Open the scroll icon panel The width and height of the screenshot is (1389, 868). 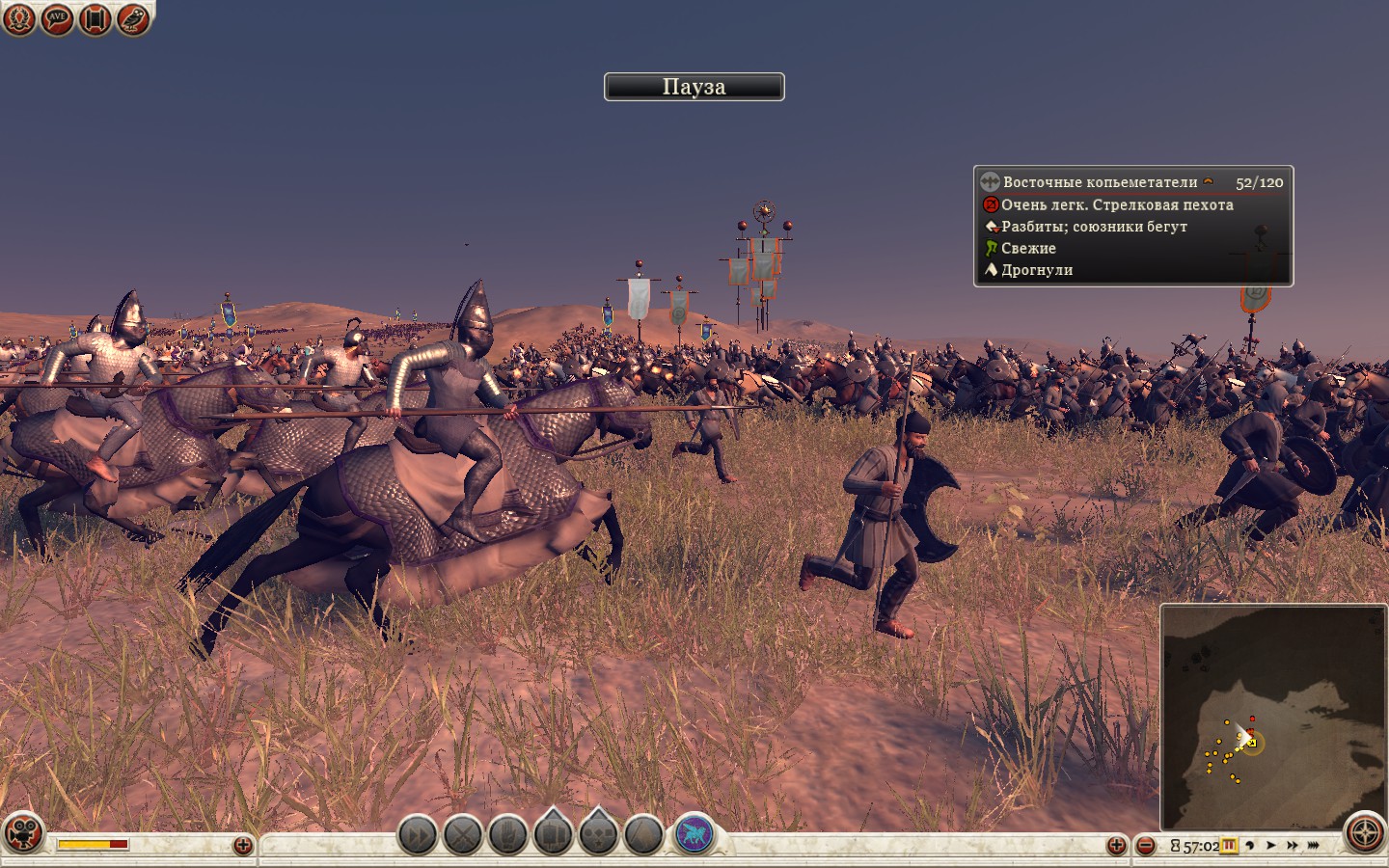[x=95, y=18]
